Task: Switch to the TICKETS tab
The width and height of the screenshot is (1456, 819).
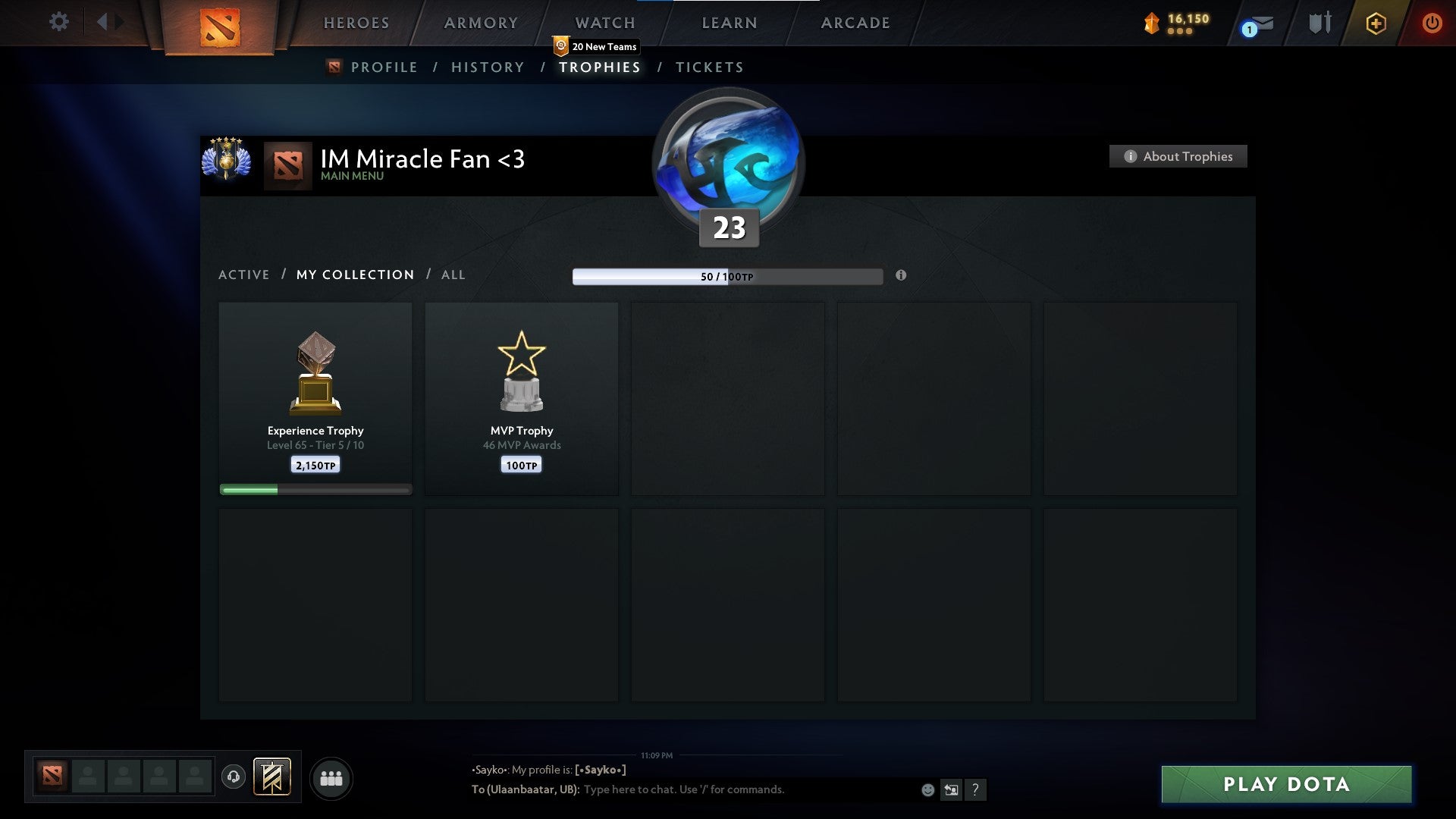Action: click(x=708, y=67)
